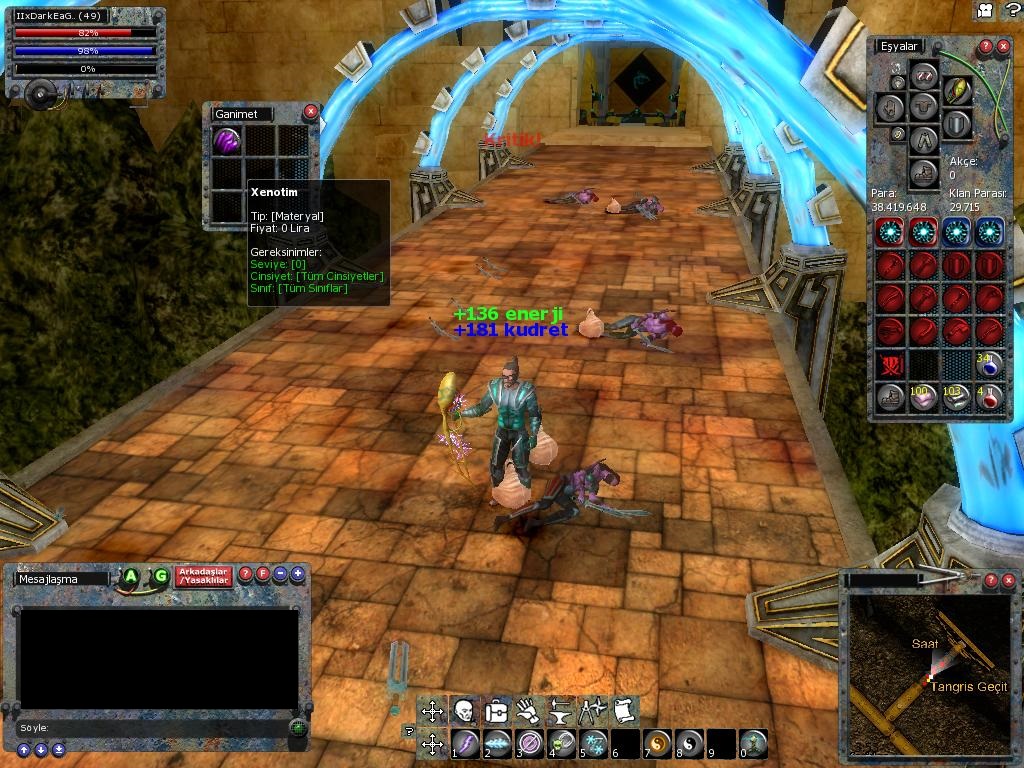Close the Ganimet loot window
The height and width of the screenshot is (768, 1024).
click(310, 112)
